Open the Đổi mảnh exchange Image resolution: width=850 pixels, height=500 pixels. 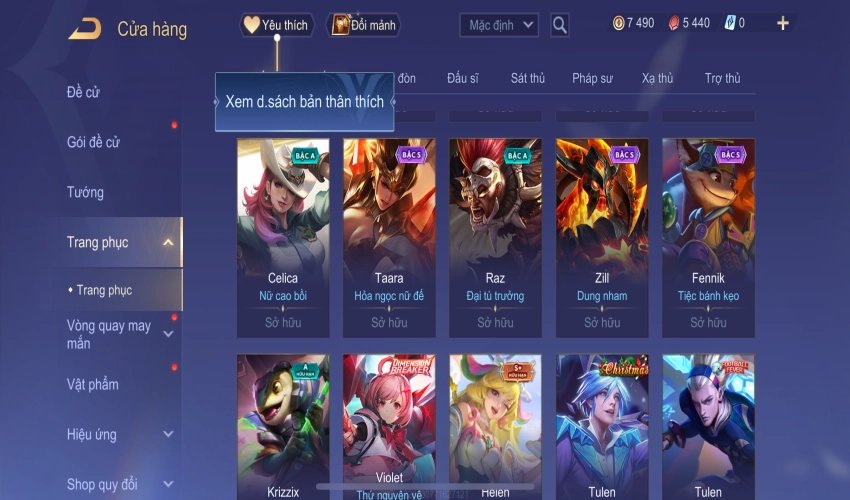pos(363,25)
